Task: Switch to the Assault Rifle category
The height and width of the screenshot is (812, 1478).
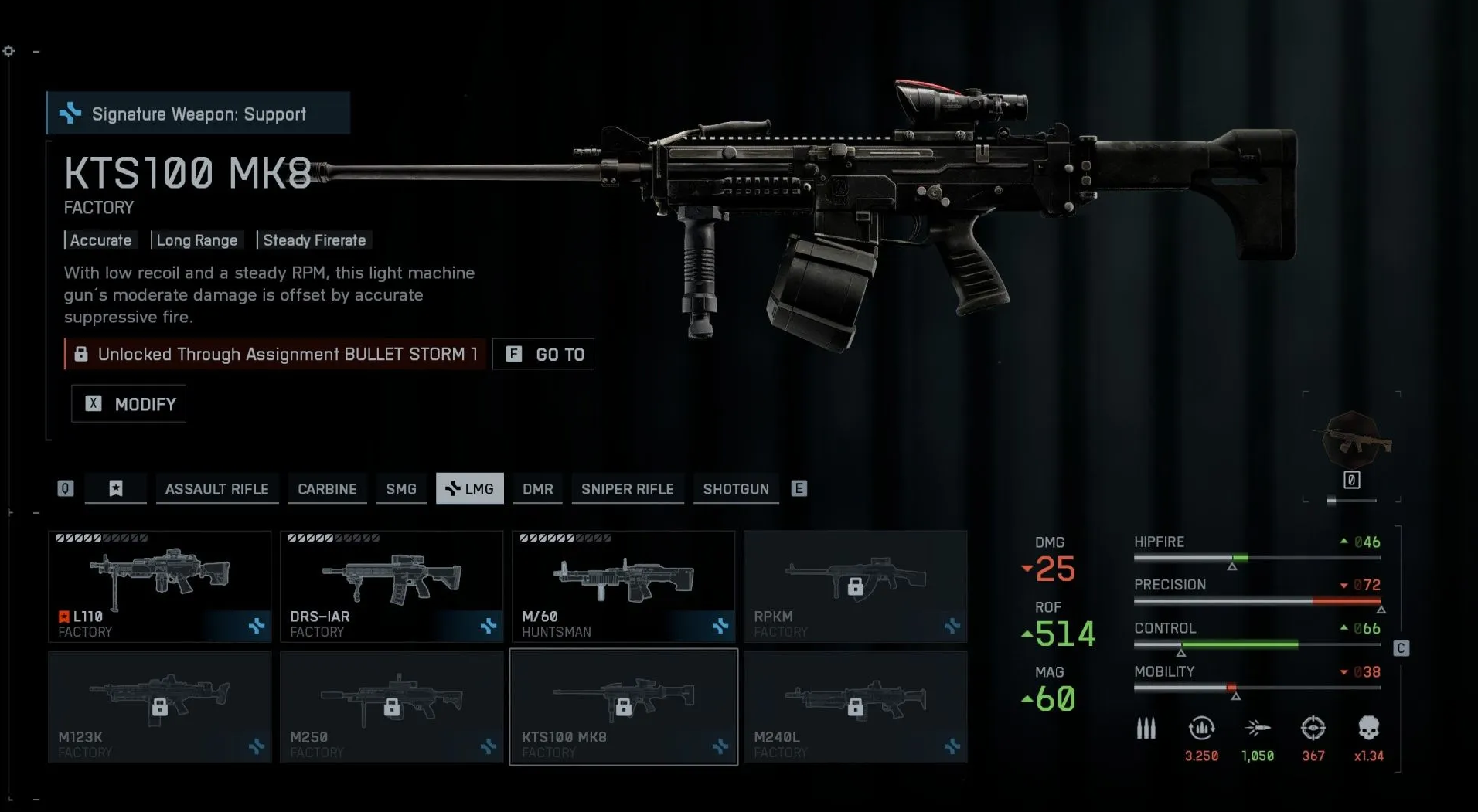Action: [216, 488]
